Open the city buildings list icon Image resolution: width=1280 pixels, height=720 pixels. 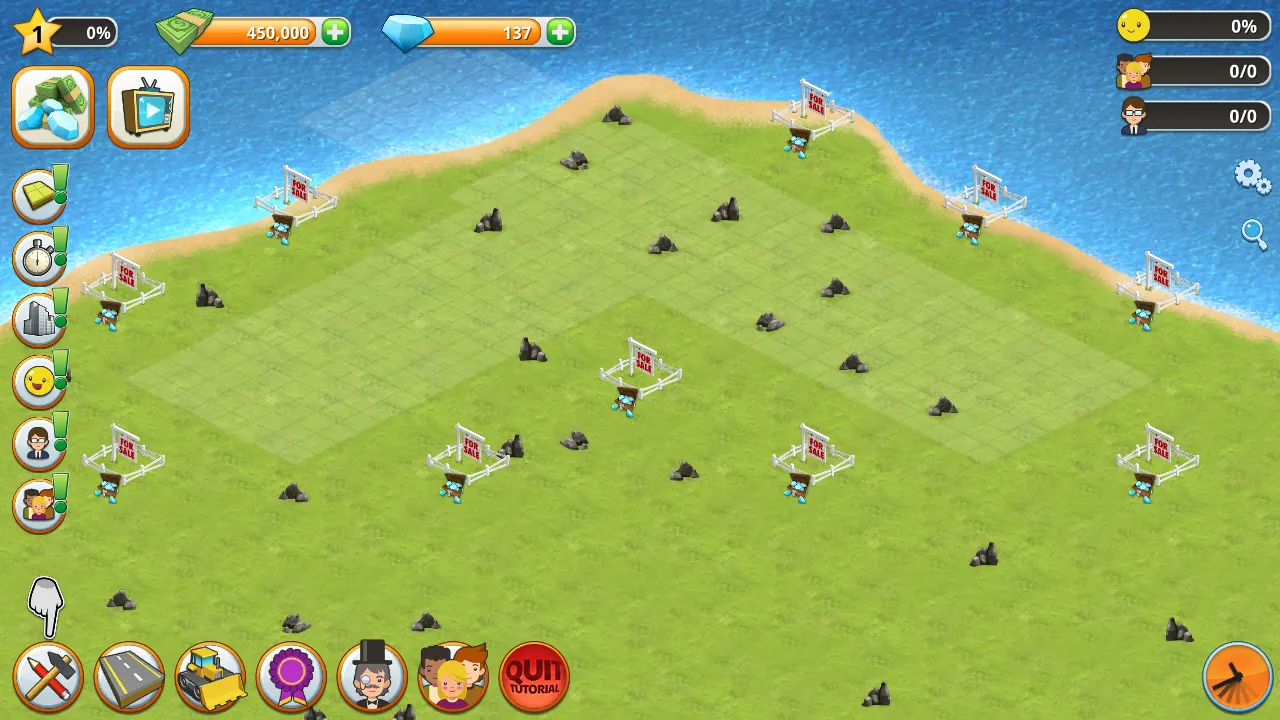pyautogui.click(x=38, y=320)
